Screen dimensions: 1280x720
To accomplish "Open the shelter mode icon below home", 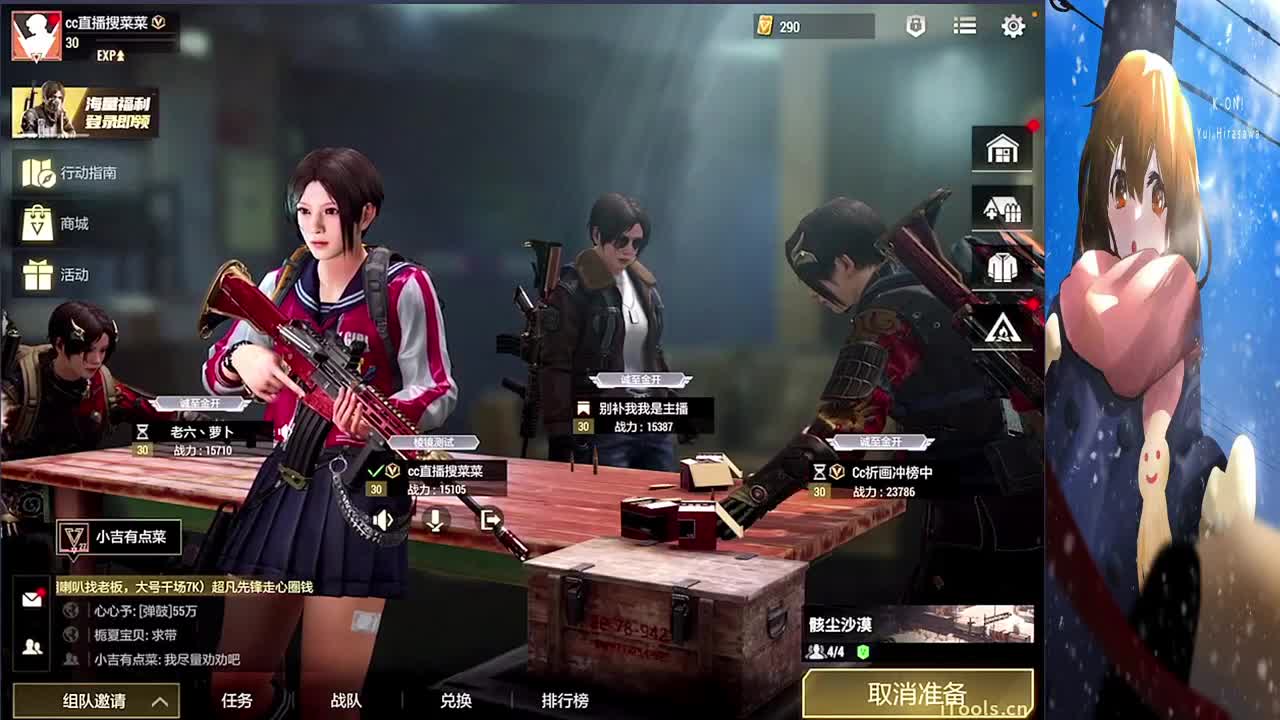I will [x=1001, y=209].
